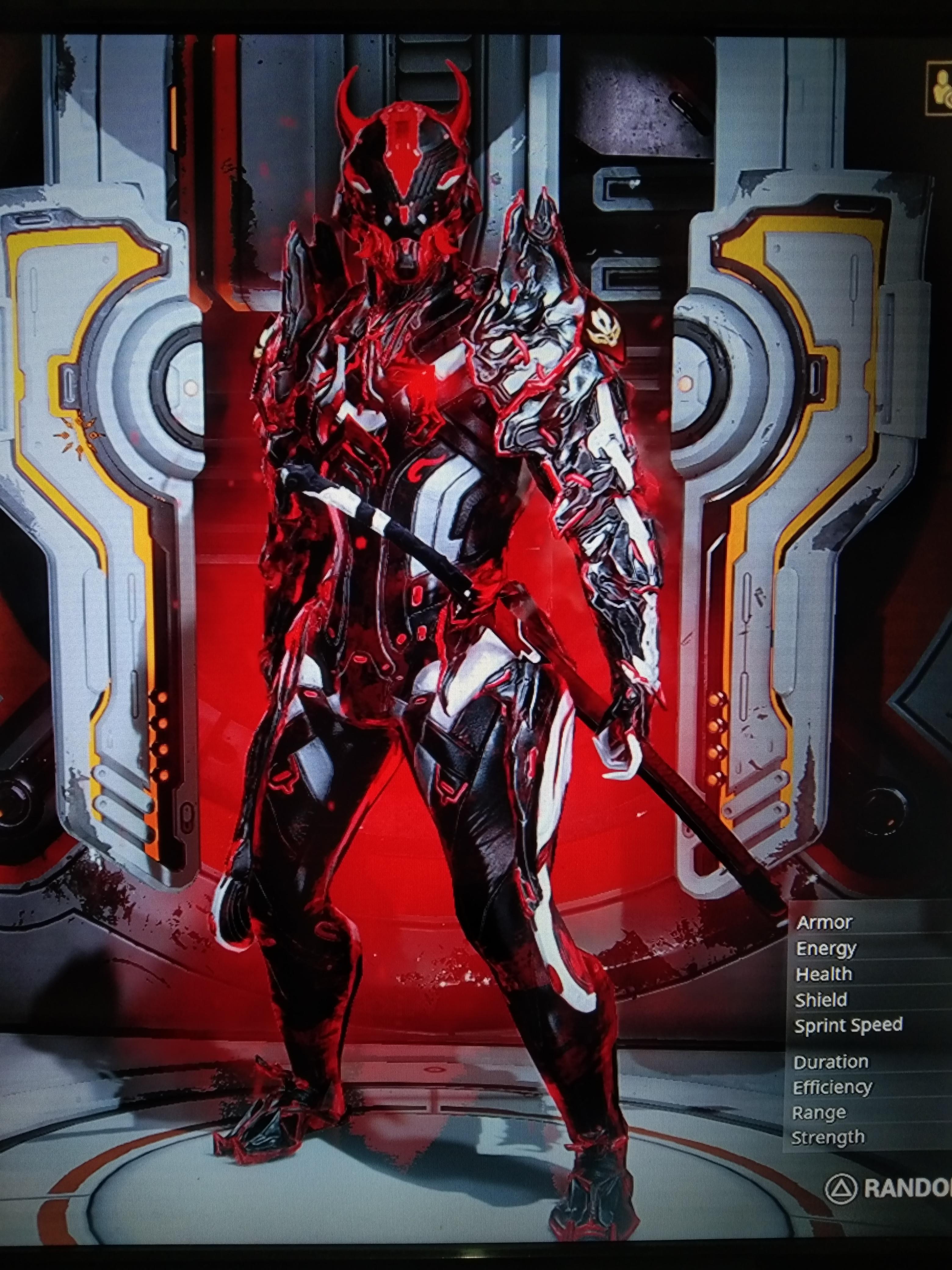Select the Health row in the stats panel
This screenshot has height=1270, width=952.
(x=824, y=974)
